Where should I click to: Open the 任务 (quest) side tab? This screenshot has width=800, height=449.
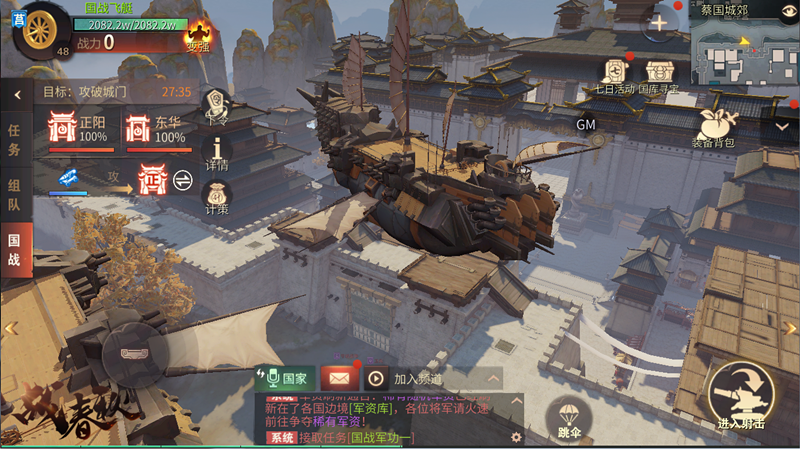pyautogui.click(x=15, y=139)
